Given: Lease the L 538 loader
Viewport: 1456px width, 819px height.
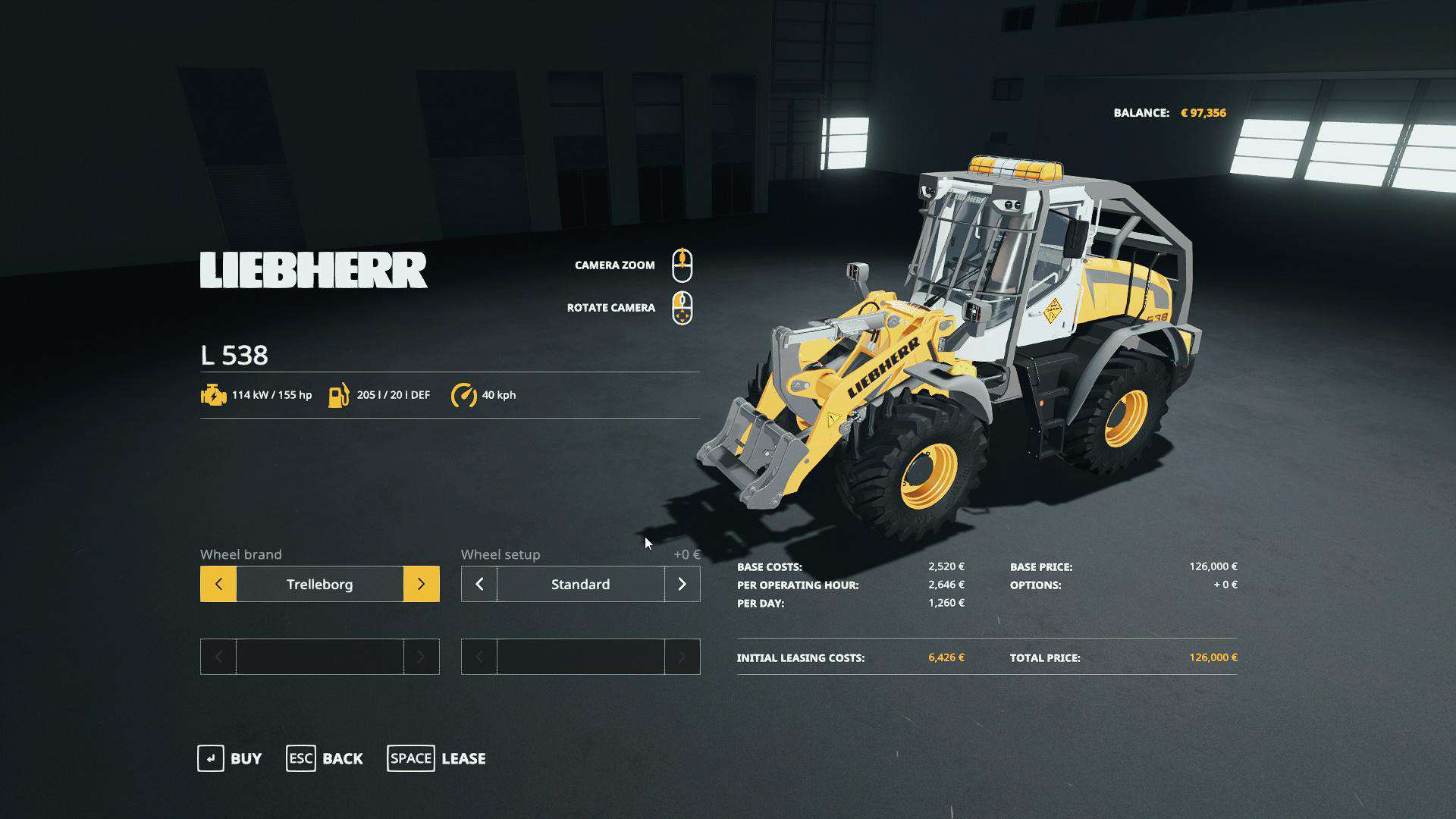Looking at the screenshot, I should 437,758.
